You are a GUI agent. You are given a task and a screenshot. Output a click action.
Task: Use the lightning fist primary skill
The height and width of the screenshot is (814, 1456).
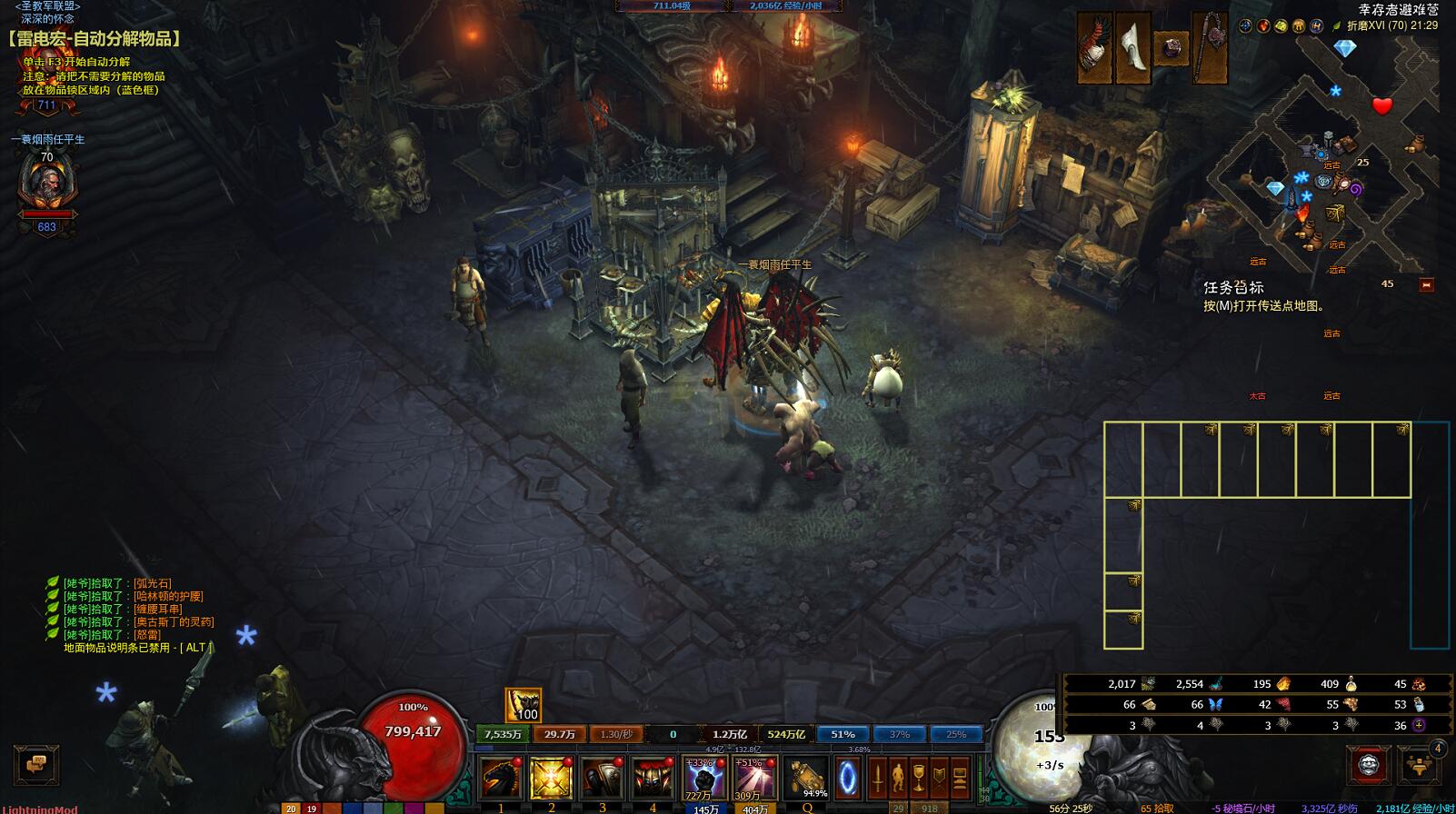(704, 778)
